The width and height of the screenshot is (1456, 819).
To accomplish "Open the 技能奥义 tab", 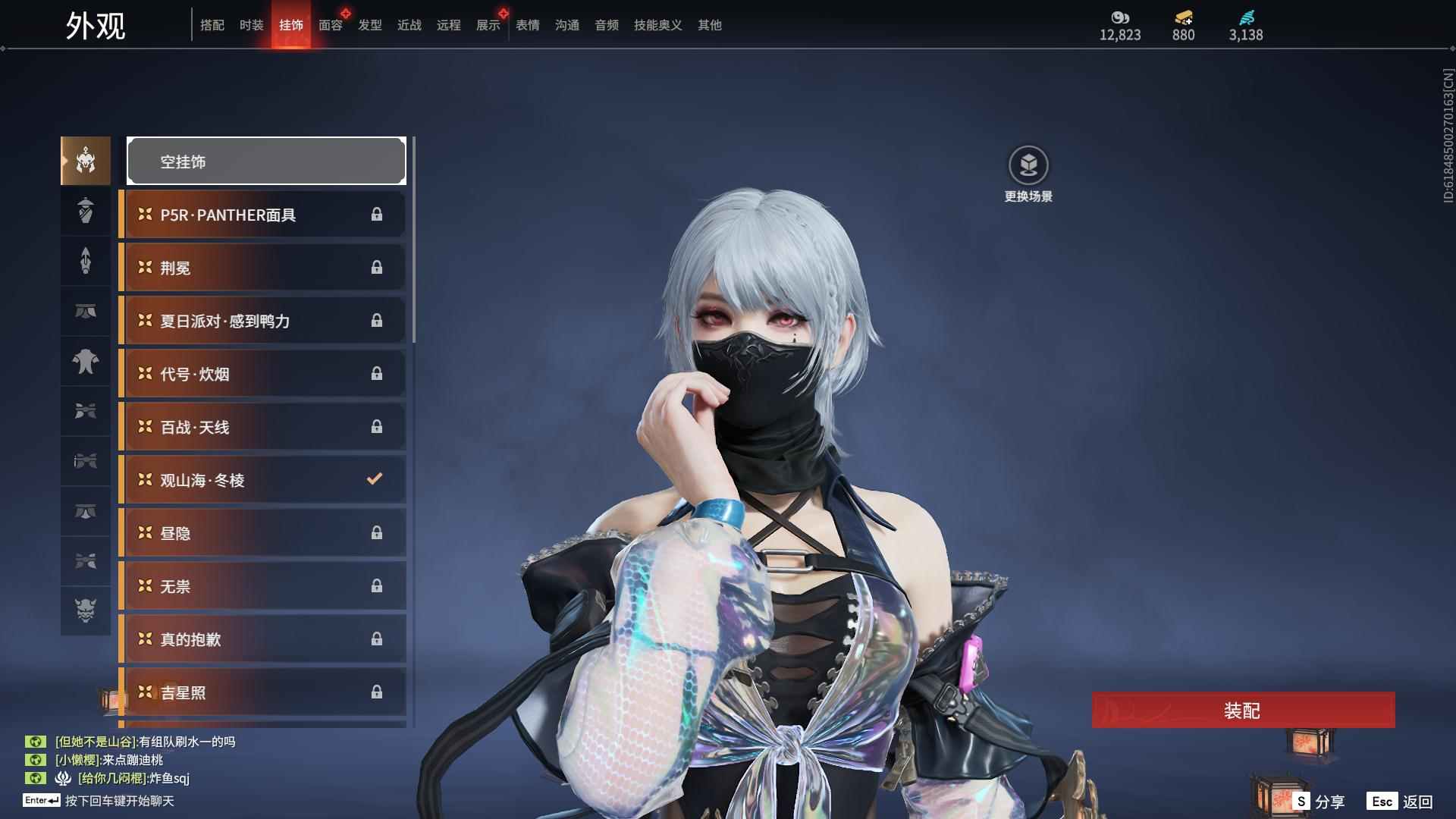I will tap(657, 25).
